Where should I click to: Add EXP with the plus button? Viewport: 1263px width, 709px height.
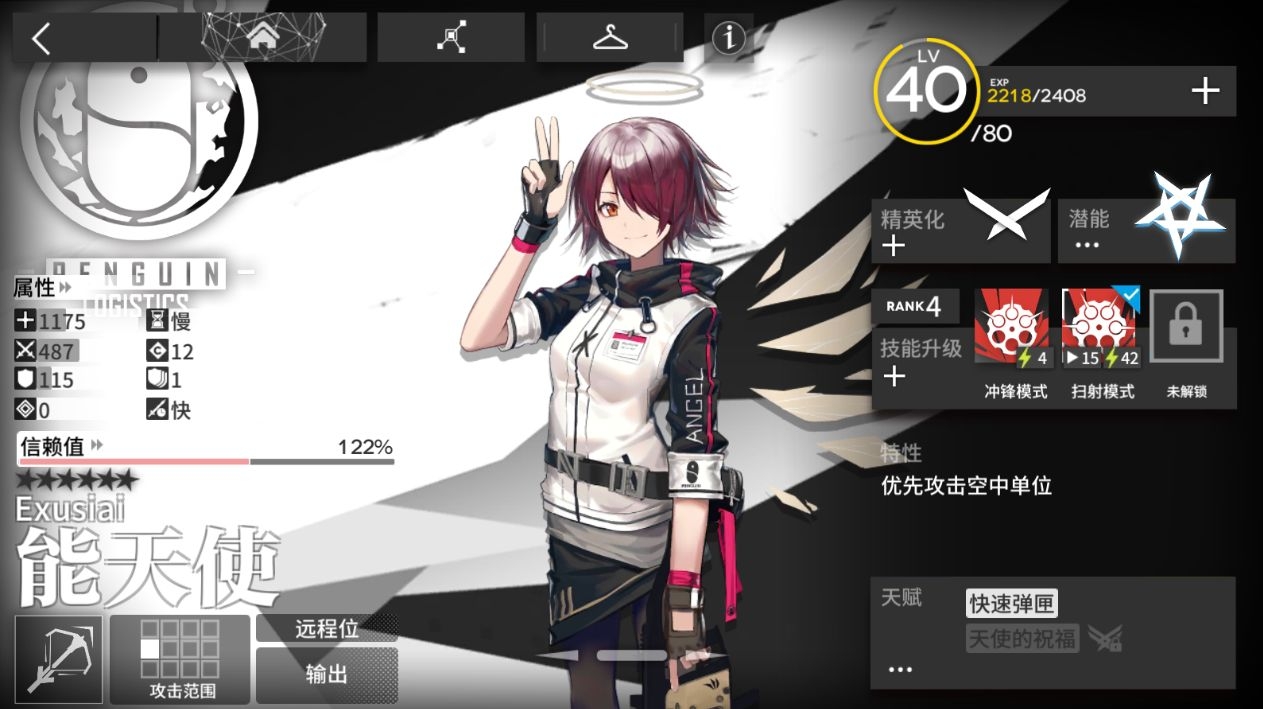click(1205, 92)
